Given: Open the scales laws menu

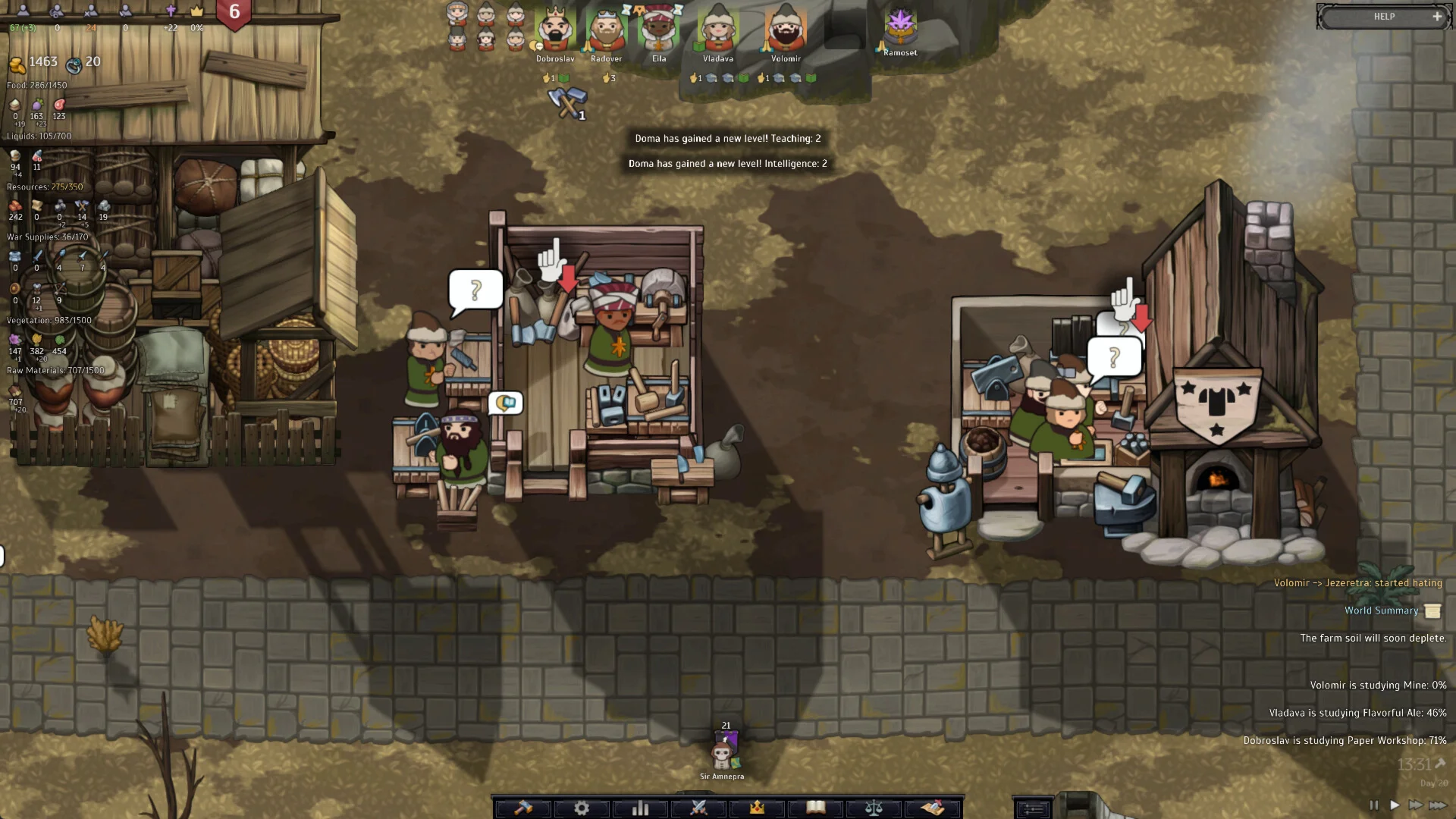Looking at the screenshot, I should (x=874, y=808).
